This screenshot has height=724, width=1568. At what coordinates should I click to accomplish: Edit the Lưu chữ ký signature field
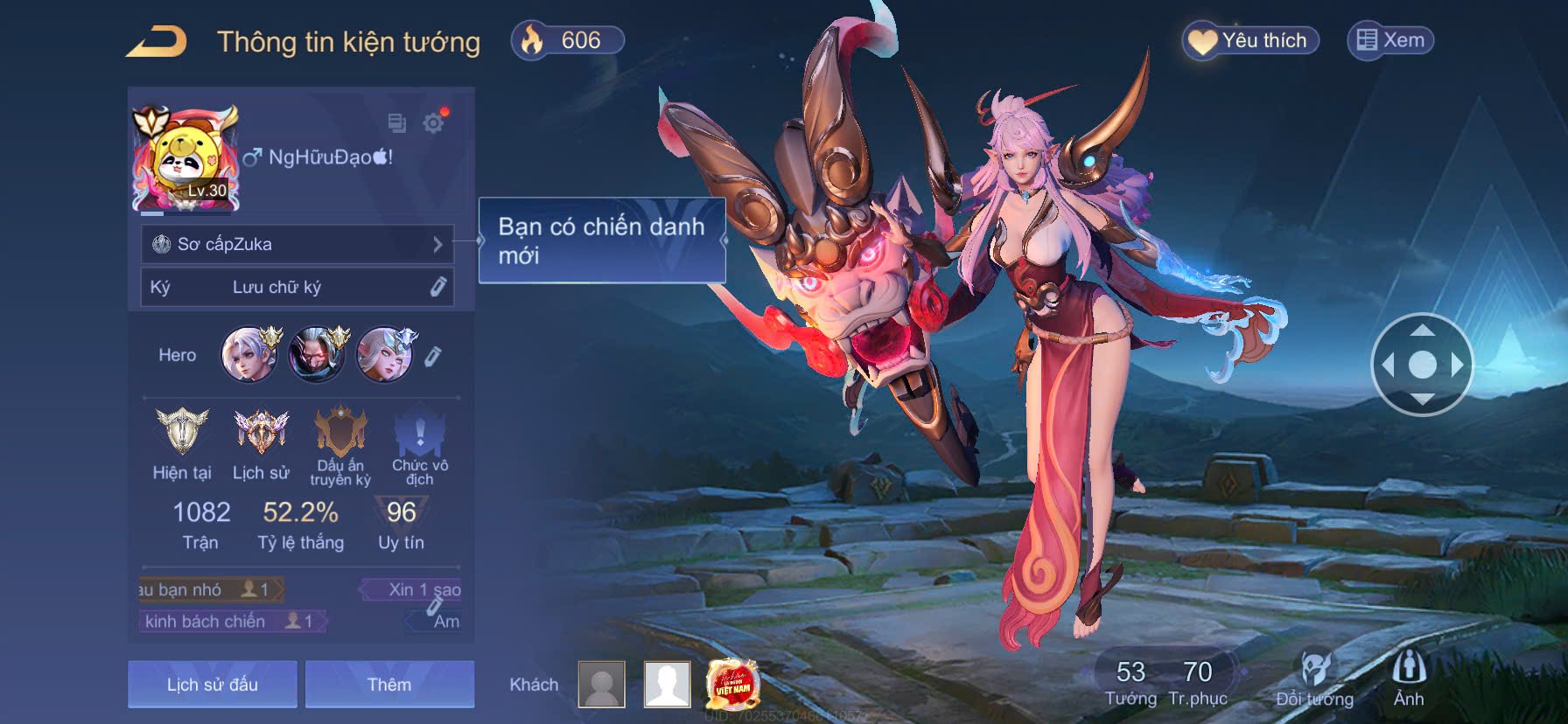coord(437,287)
